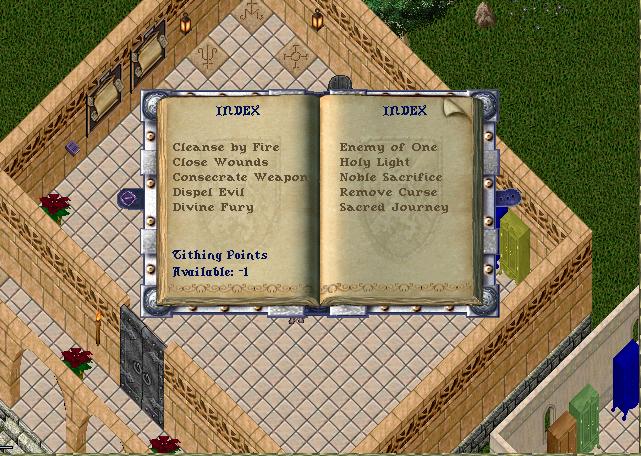The image size is (641, 456).
Task: Open the Noble Sacrifice spell entry
Action: (x=390, y=177)
